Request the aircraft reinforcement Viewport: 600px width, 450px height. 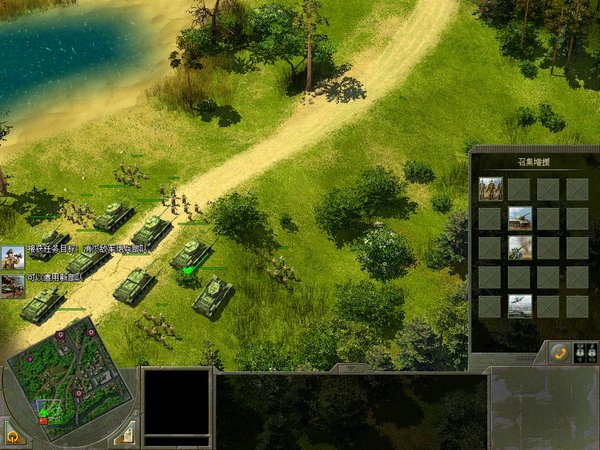tap(519, 305)
